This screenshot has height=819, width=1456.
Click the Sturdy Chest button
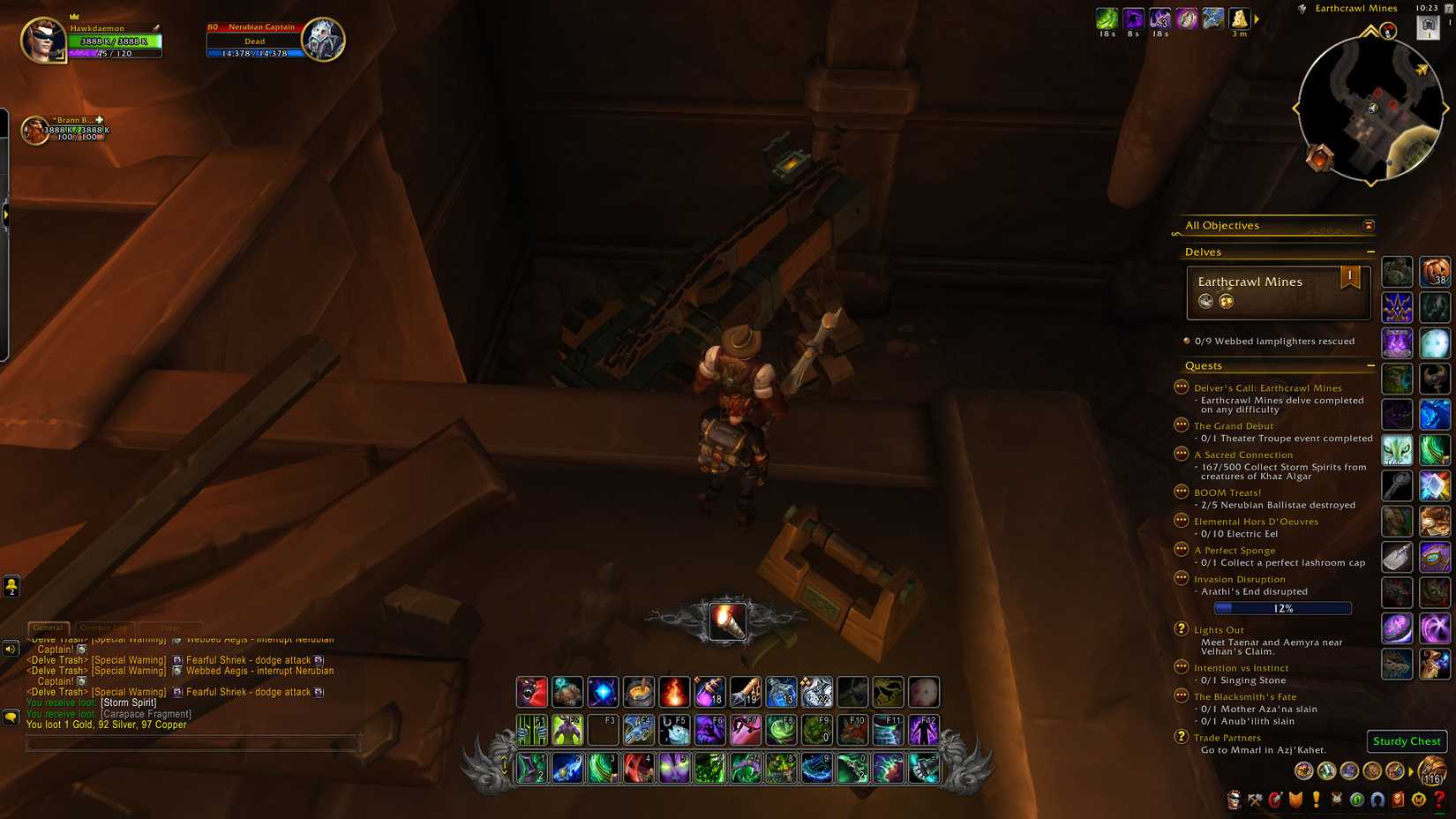(x=1406, y=741)
